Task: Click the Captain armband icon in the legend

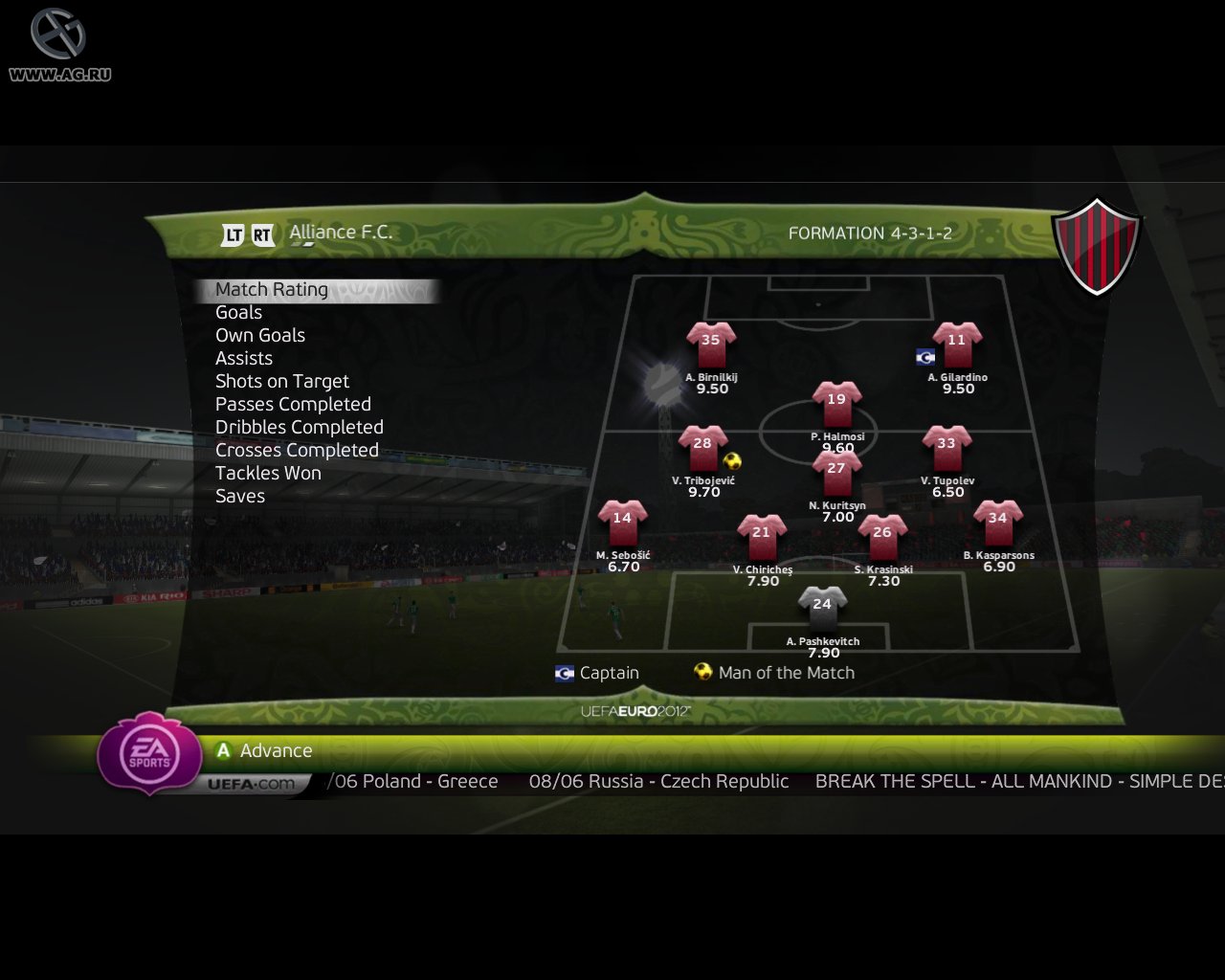Action: point(563,673)
